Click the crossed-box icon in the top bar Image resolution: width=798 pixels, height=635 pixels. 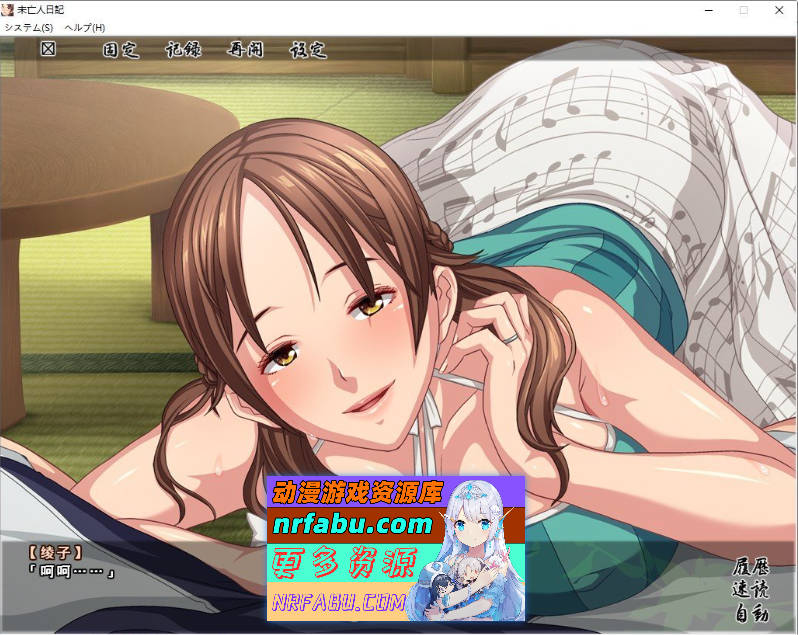(48, 49)
